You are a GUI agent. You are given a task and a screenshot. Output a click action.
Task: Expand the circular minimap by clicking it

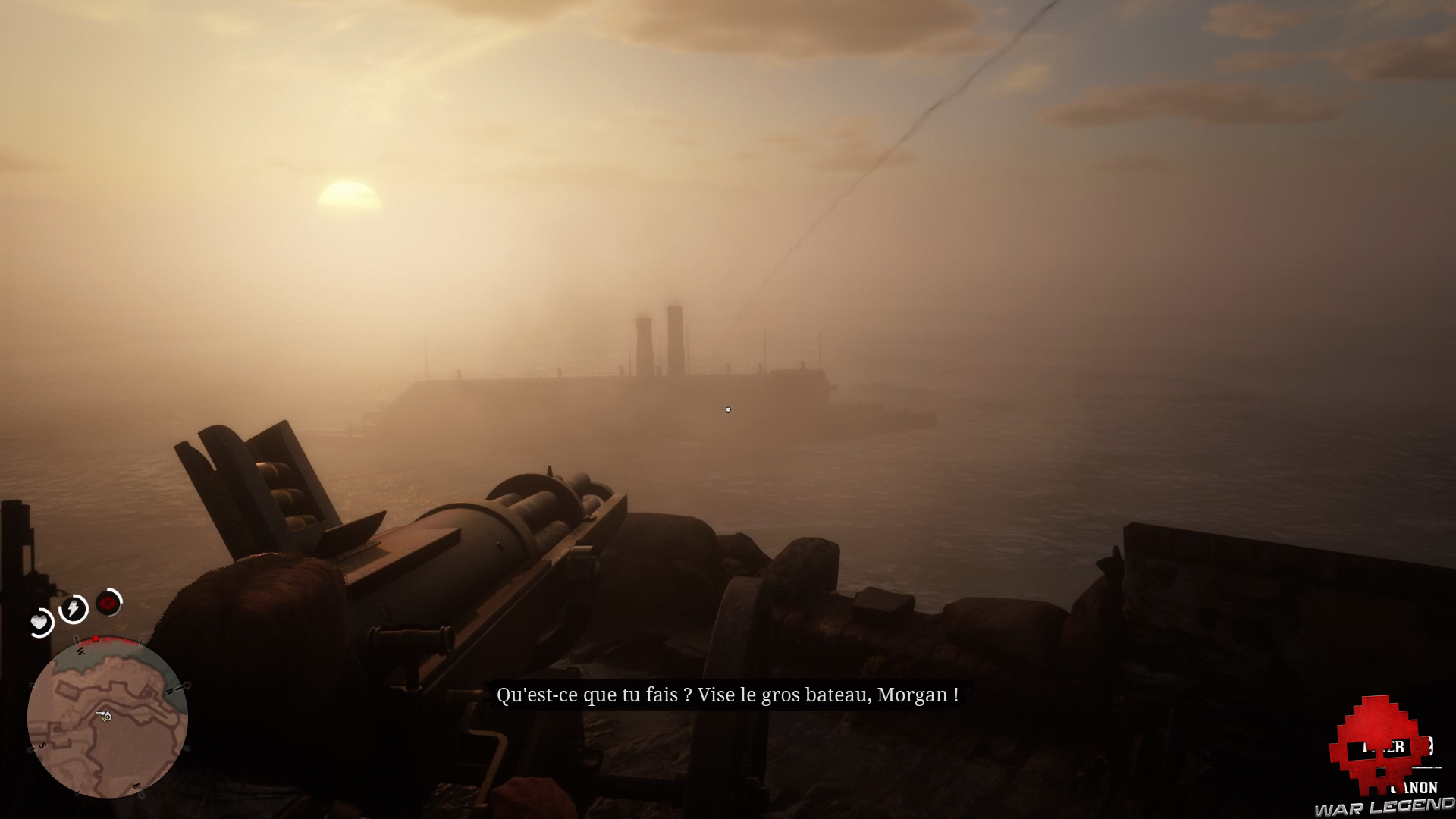[108, 717]
